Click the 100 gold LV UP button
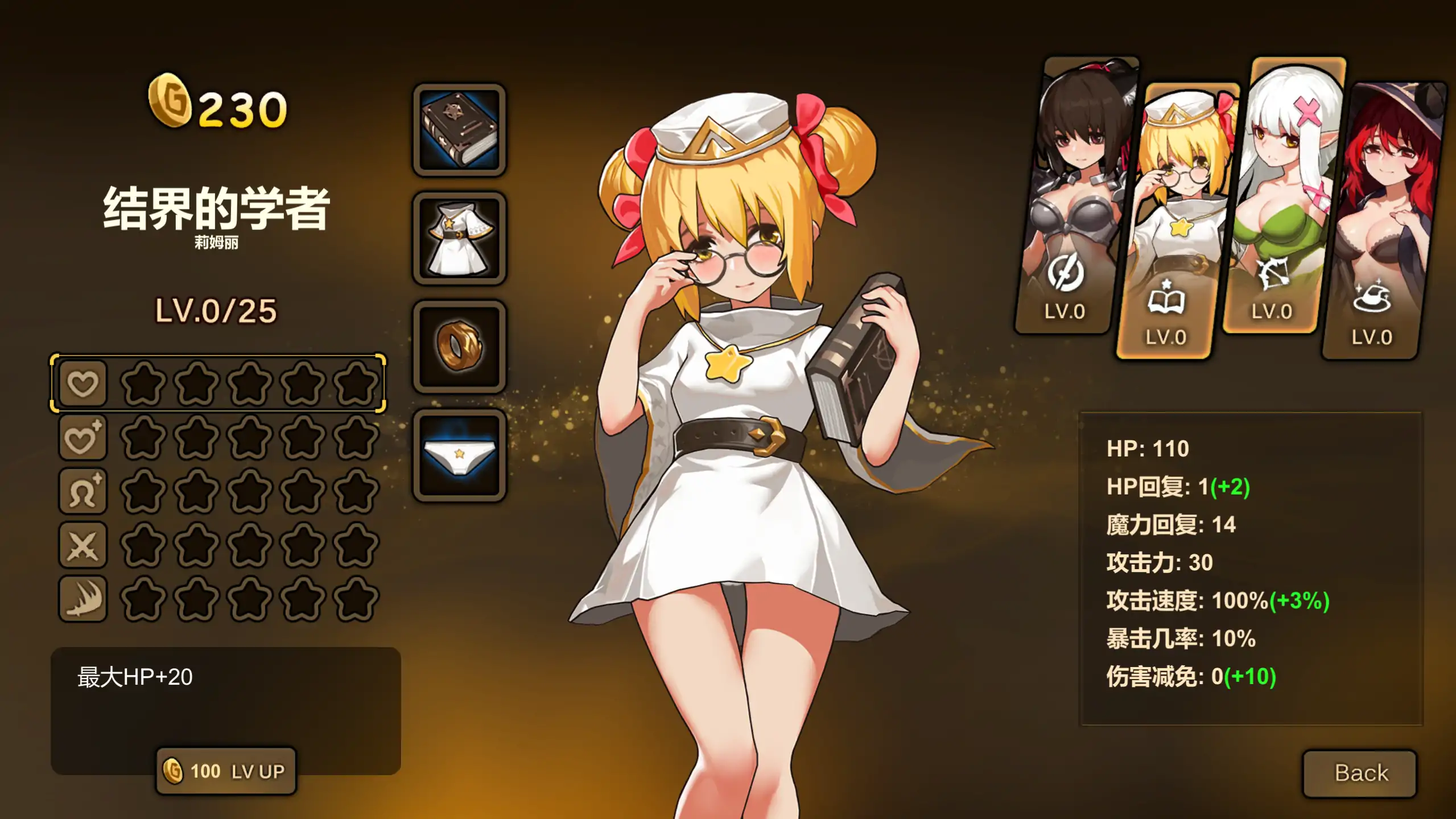The image size is (1456, 819). pyautogui.click(x=225, y=771)
